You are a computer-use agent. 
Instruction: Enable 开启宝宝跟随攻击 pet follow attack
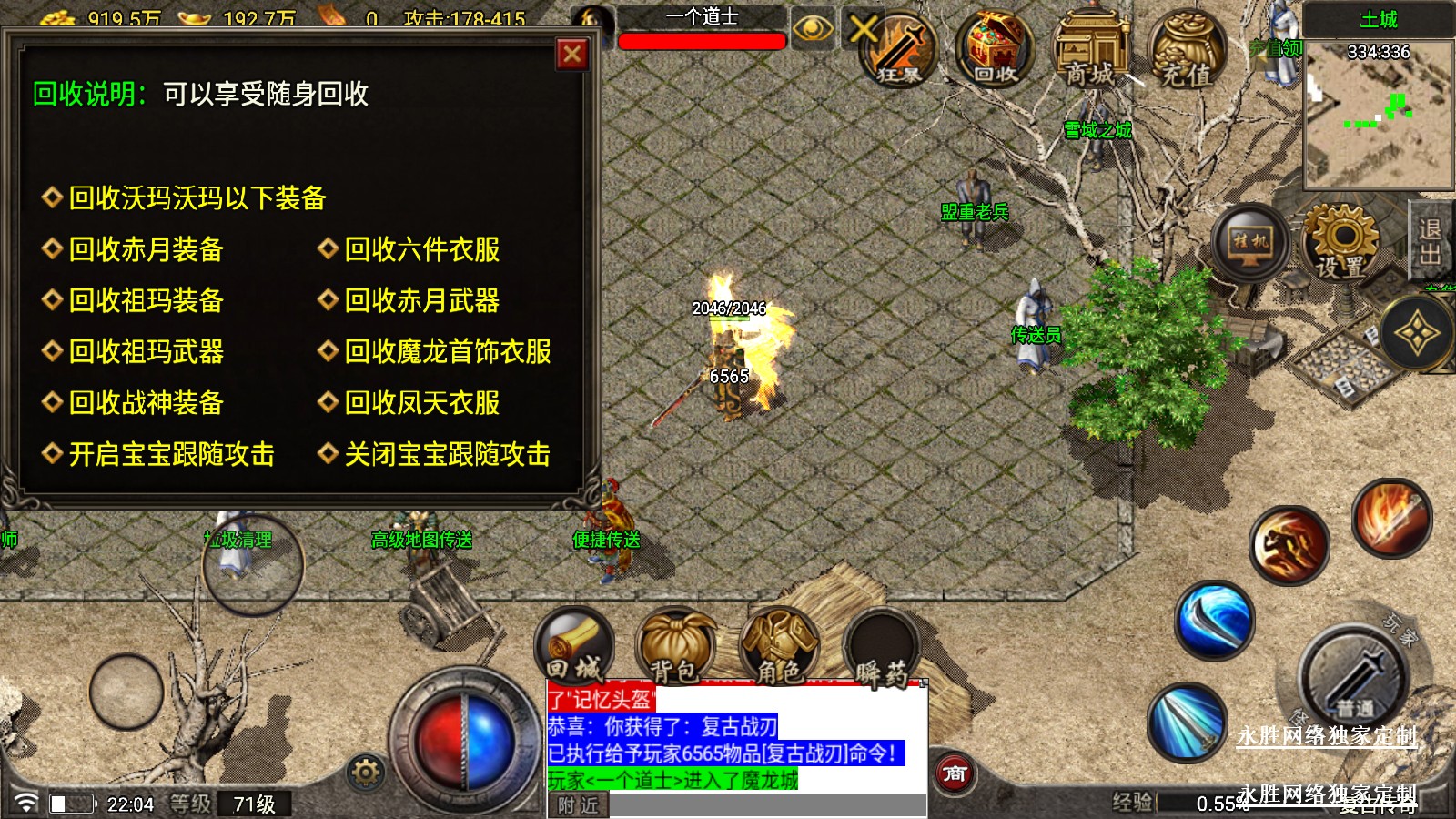coord(171,454)
